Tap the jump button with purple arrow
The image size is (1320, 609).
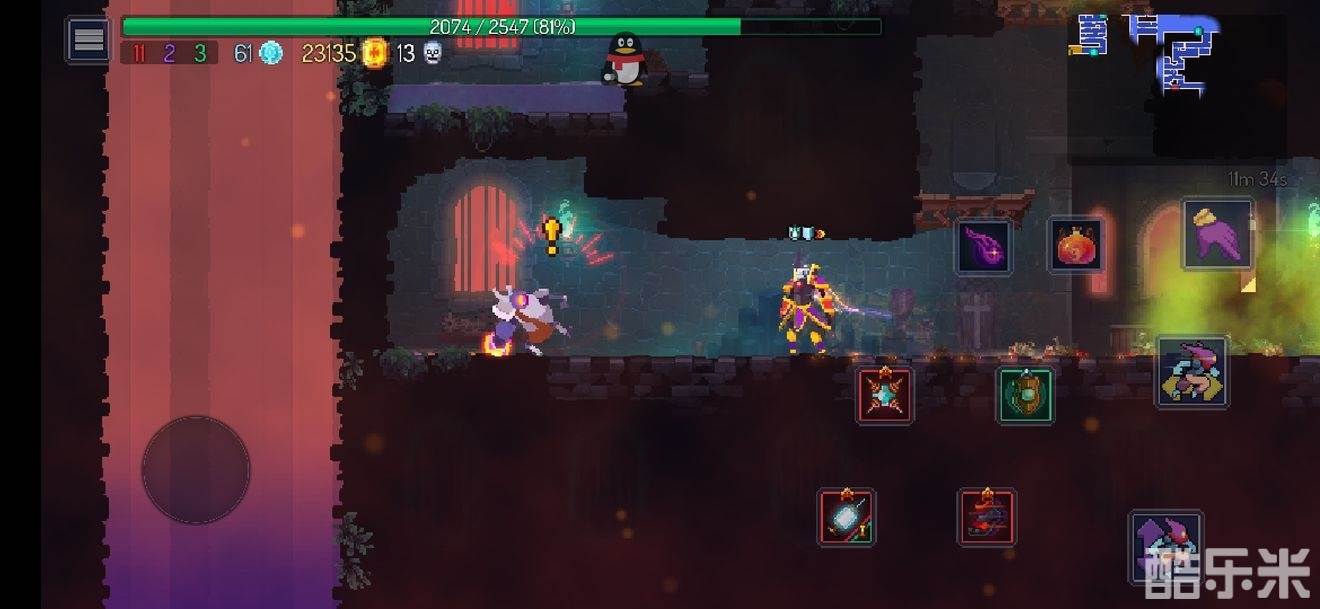click(1165, 546)
